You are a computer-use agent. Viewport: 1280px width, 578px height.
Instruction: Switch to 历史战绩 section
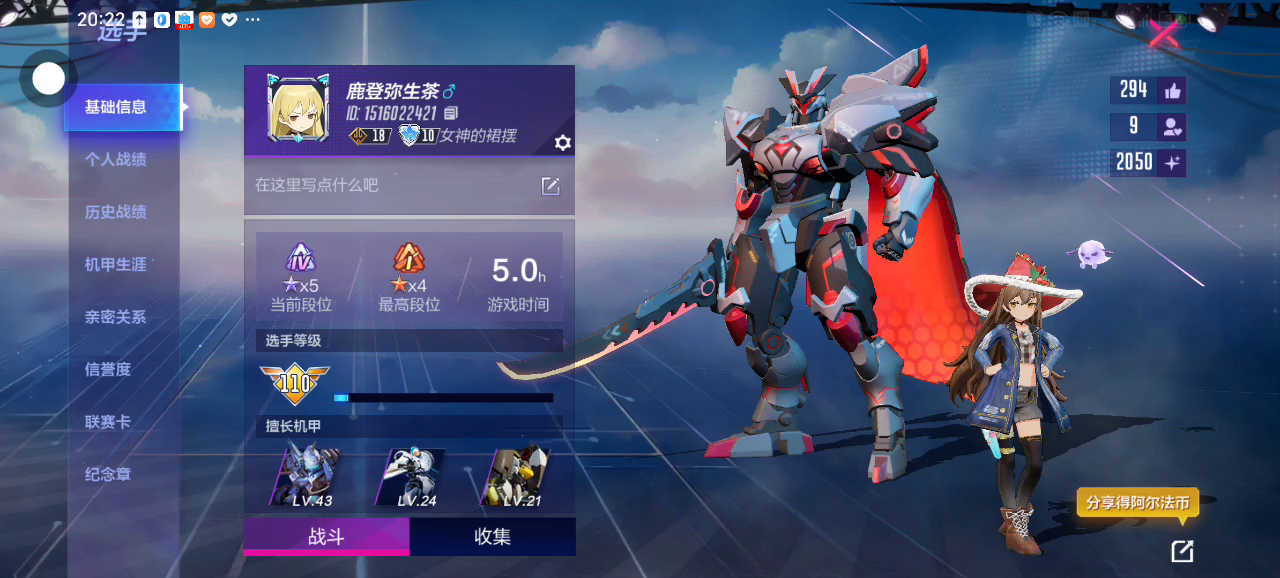tap(115, 212)
